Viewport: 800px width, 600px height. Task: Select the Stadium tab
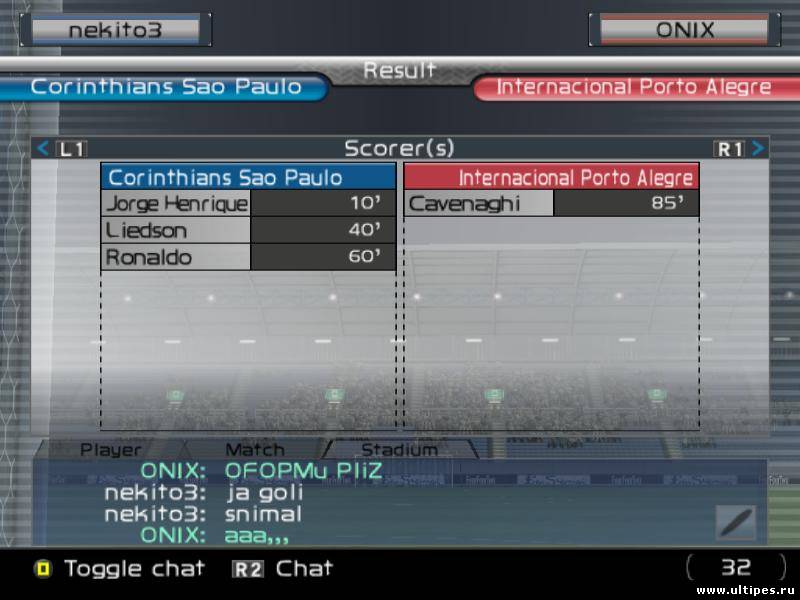pyautogui.click(x=399, y=450)
